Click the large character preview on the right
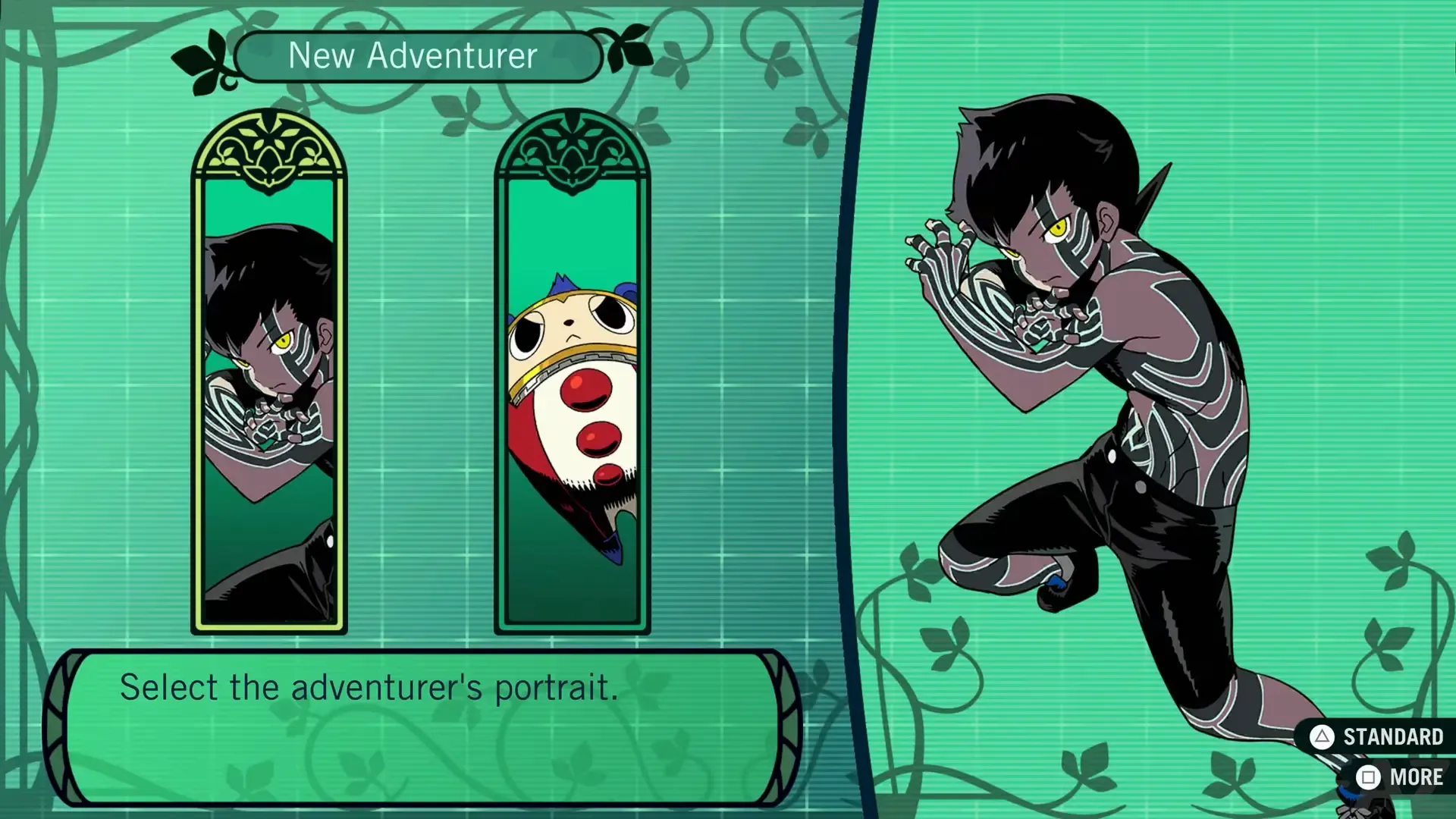The height and width of the screenshot is (819, 1456). point(1100,417)
